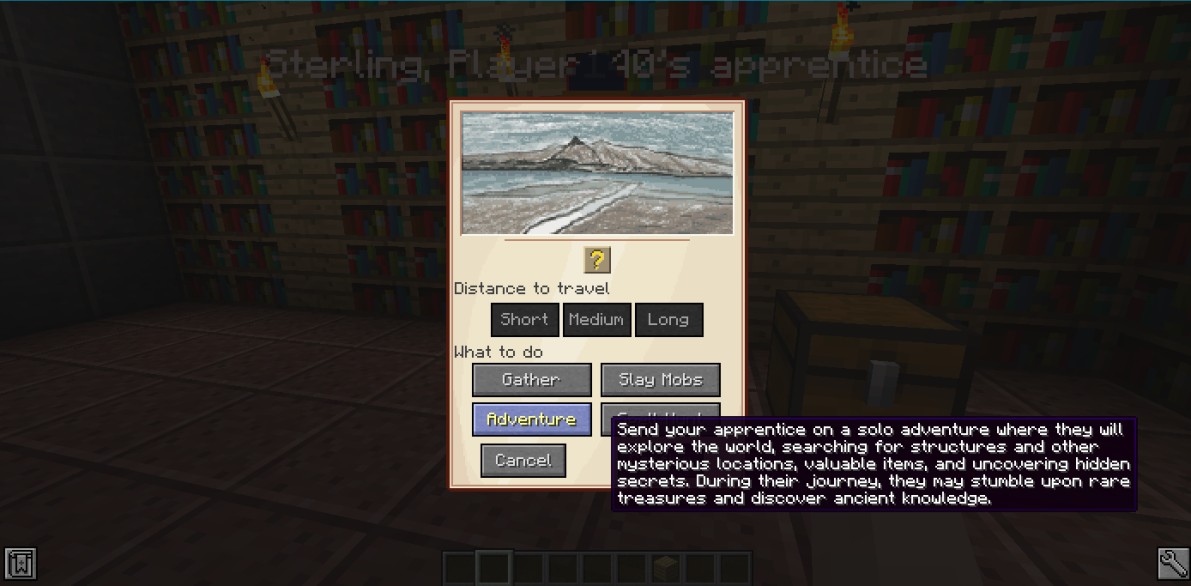Send the apprentice to Gather

(531, 380)
